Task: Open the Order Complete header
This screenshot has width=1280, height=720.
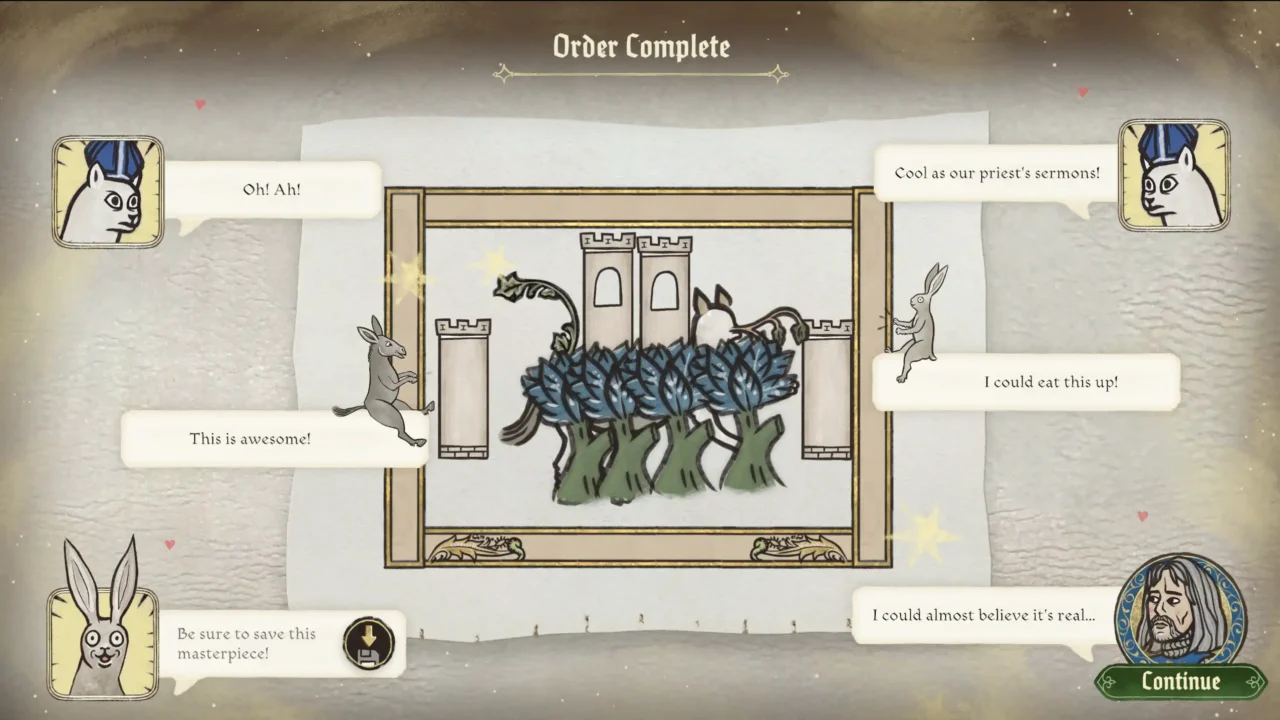Action: [x=640, y=46]
